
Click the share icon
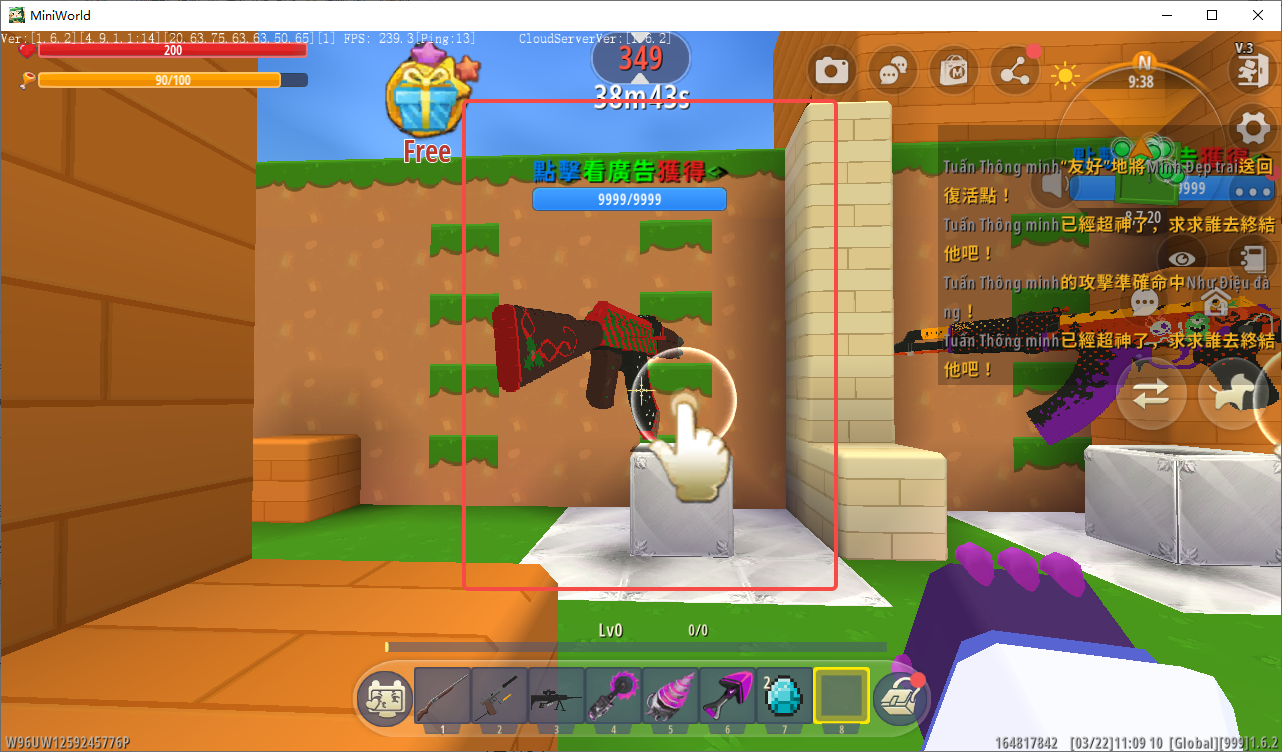pos(1015,71)
